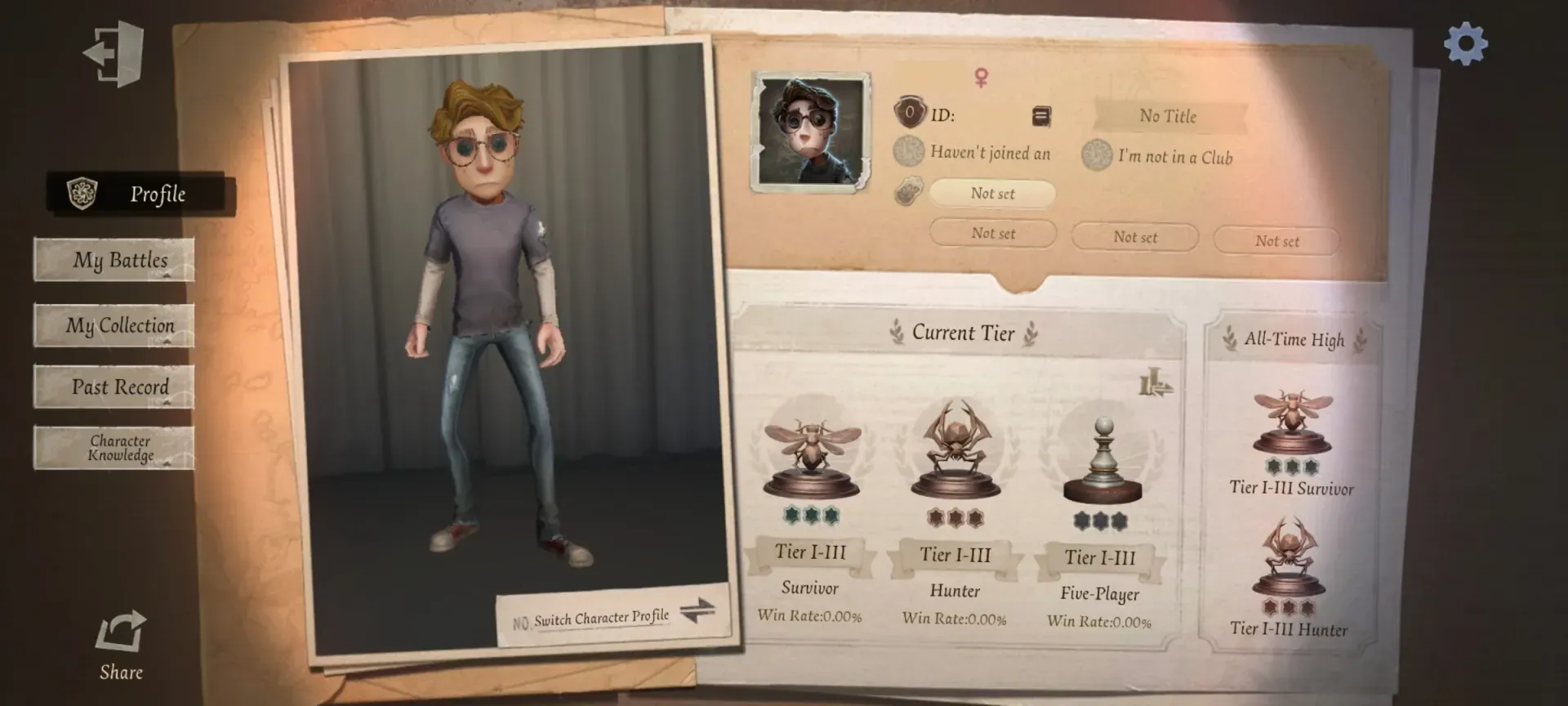The height and width of the screenshot is (706, 1568).
Task: Open the Character Knowledge section
Action: tap(114, 448)
